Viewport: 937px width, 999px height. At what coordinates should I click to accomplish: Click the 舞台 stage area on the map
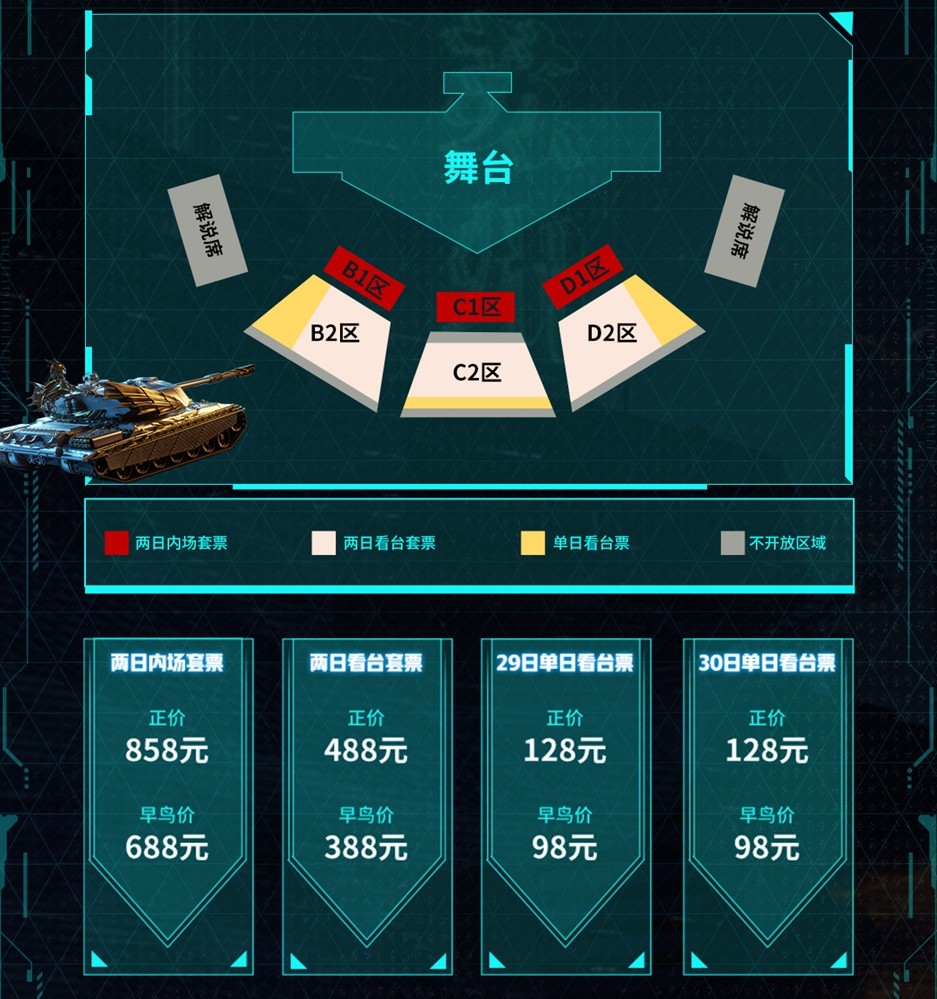(x=477, y=168)
